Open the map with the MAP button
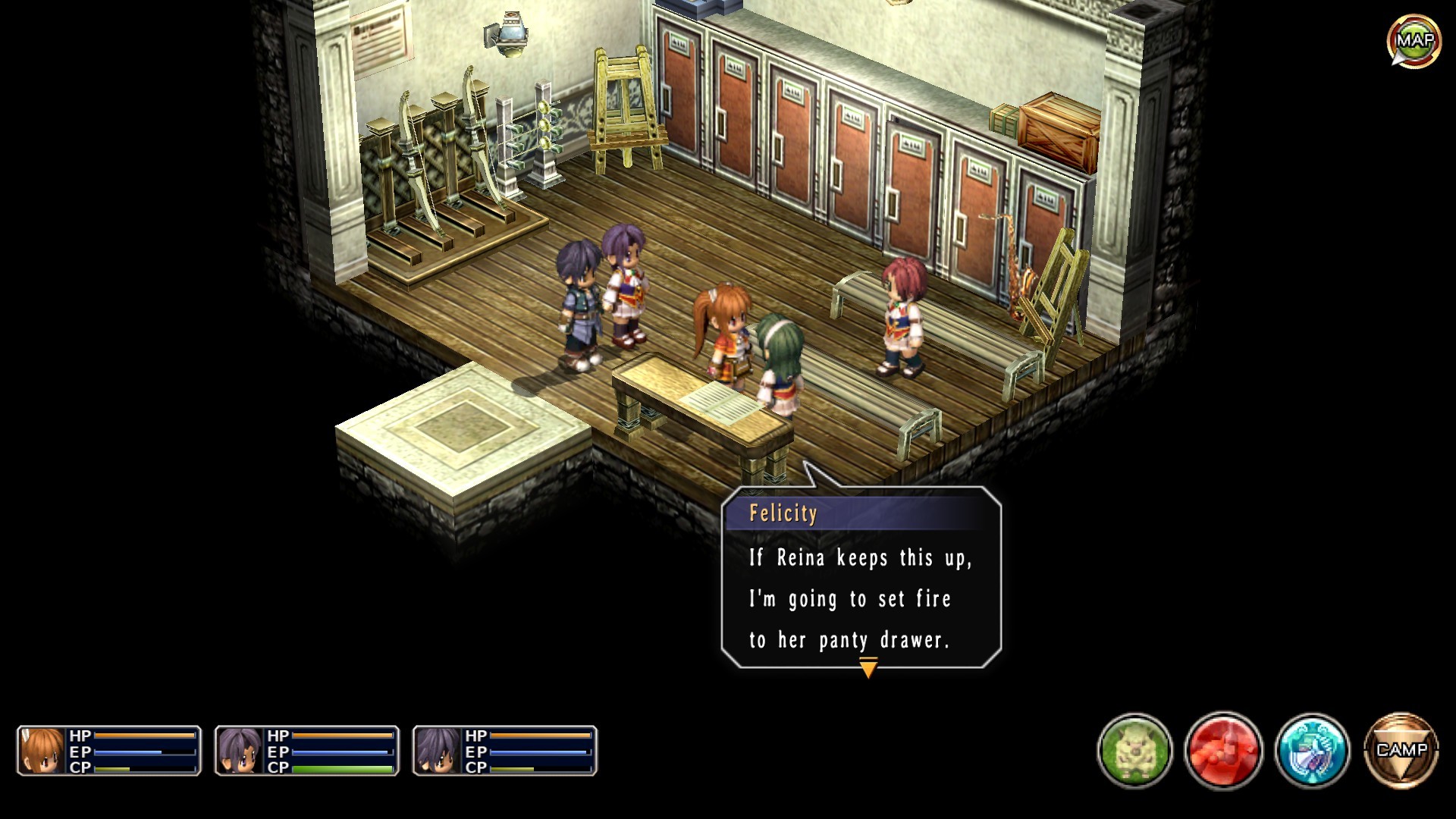Viewport: 1456px width, 819px height. point(1414,40)
